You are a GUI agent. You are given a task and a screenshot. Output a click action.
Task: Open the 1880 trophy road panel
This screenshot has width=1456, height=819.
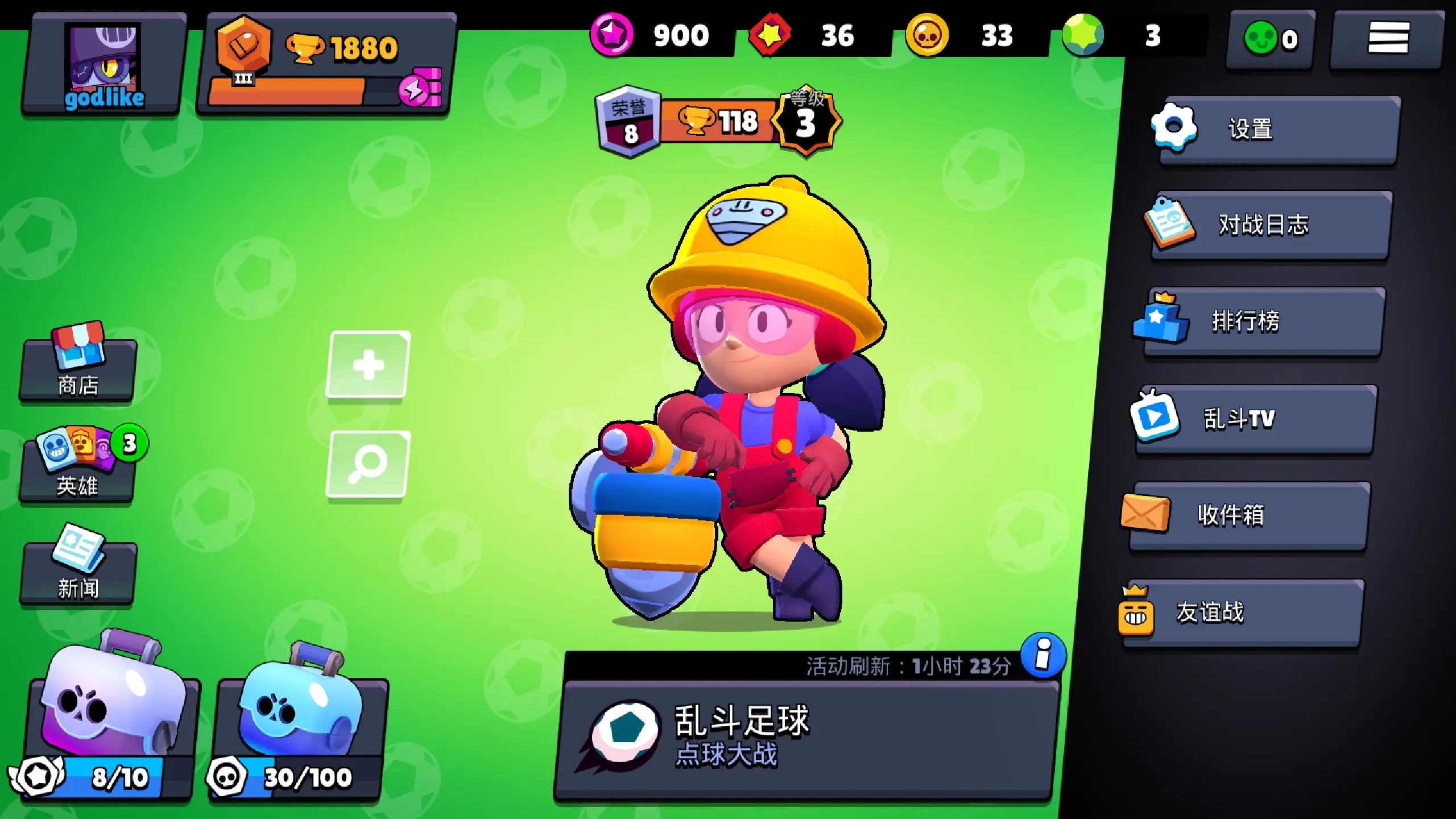coord(326,64)
